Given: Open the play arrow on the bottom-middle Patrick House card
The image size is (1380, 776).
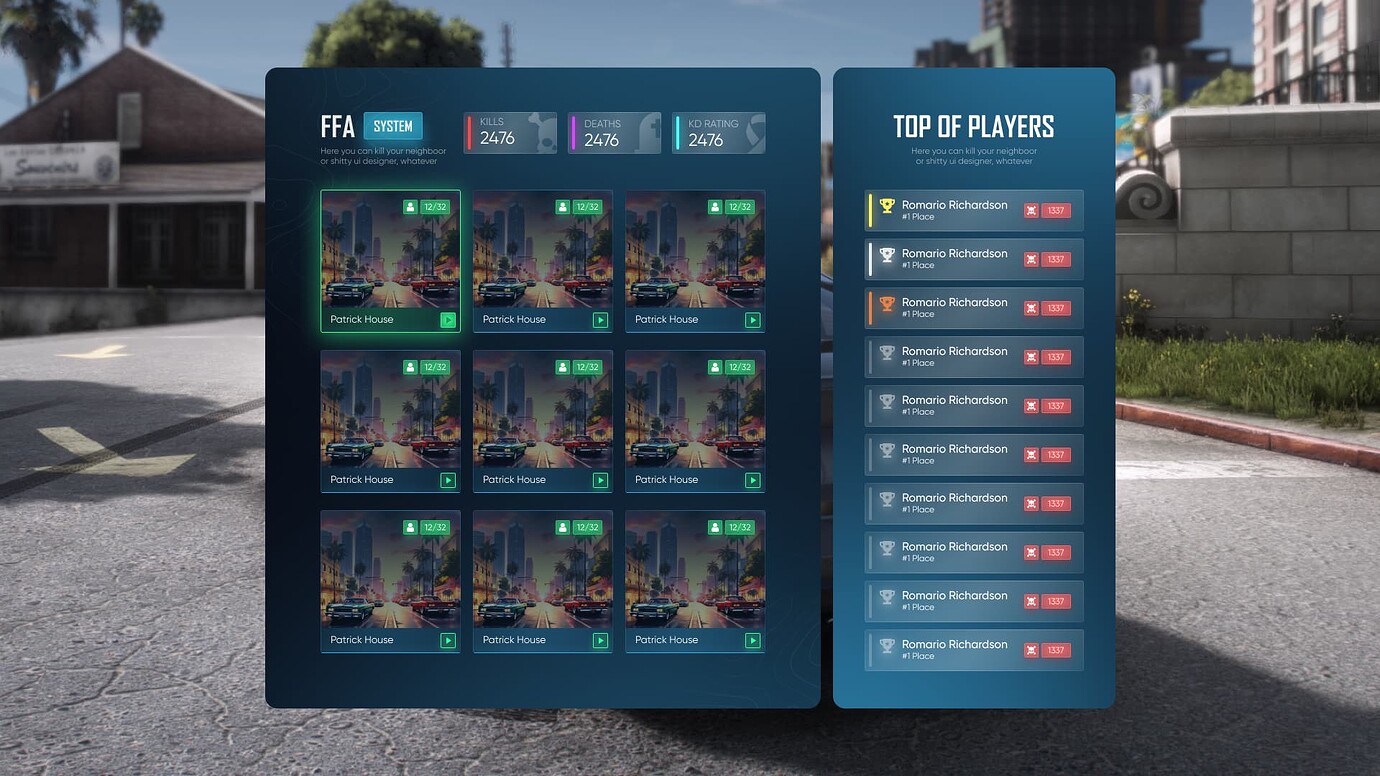Looking at the screenshot, I should coord(600,639).
